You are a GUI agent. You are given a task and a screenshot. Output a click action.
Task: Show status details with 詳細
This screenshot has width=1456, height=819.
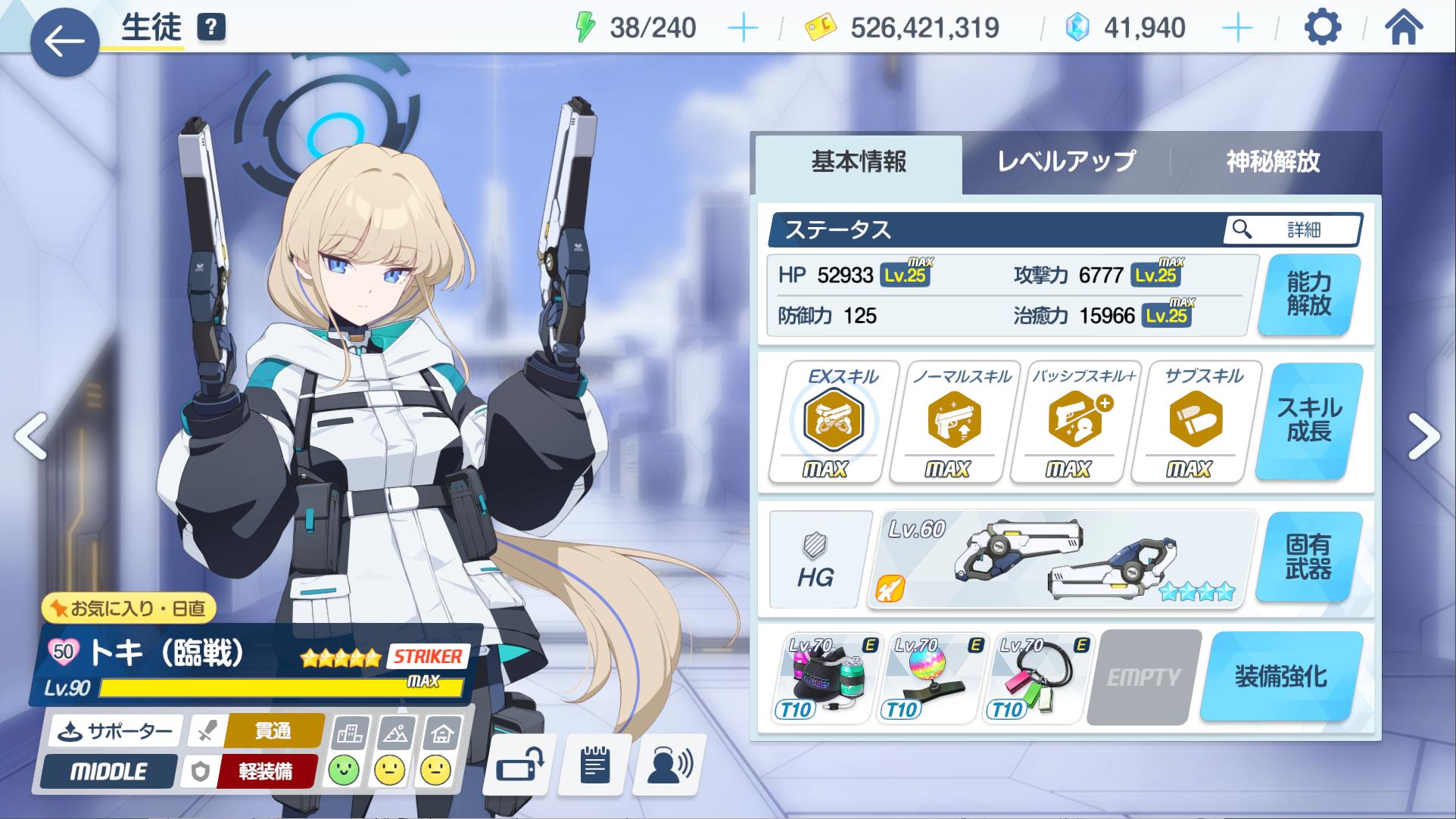pyautogui.click(x=1292, y=229)
